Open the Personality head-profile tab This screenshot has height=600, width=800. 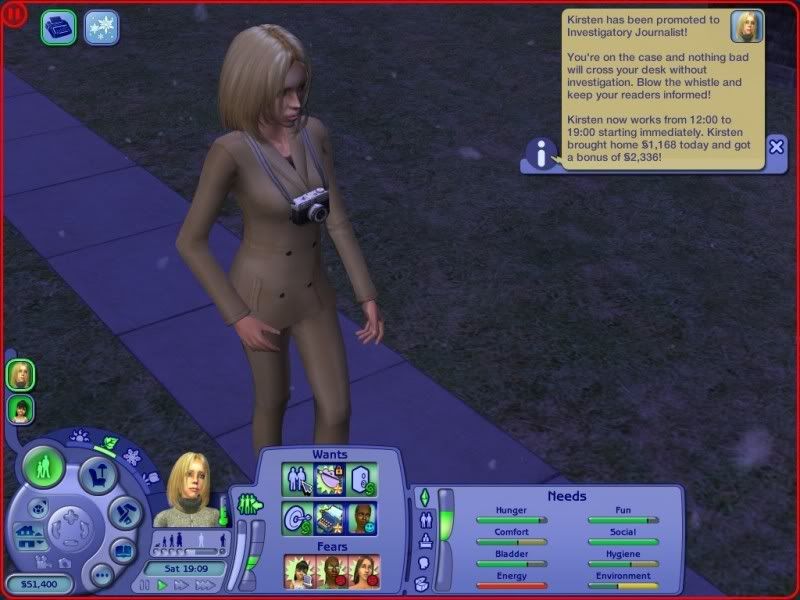pos(423,562)
